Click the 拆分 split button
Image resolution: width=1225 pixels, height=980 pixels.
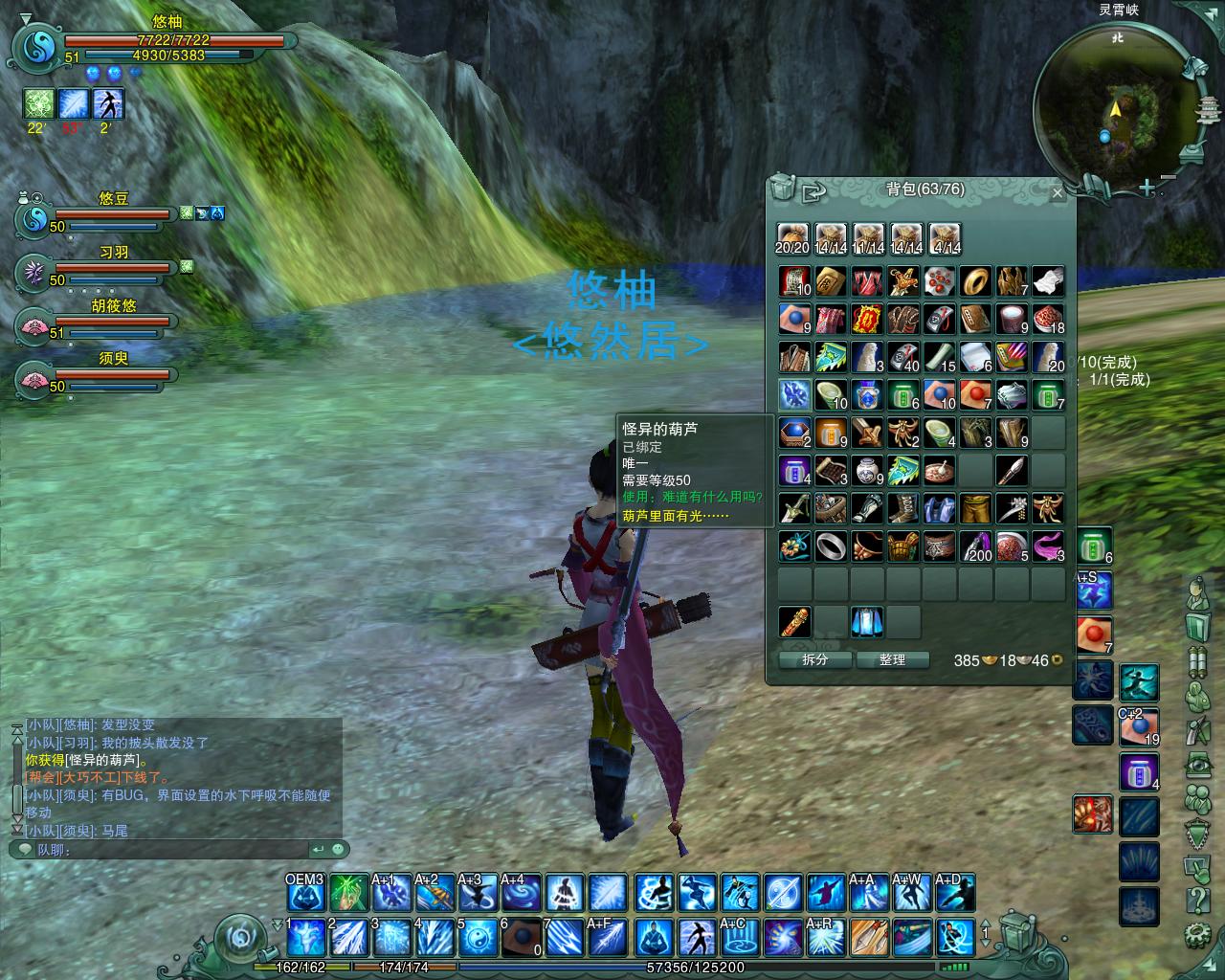coord(814,659)
